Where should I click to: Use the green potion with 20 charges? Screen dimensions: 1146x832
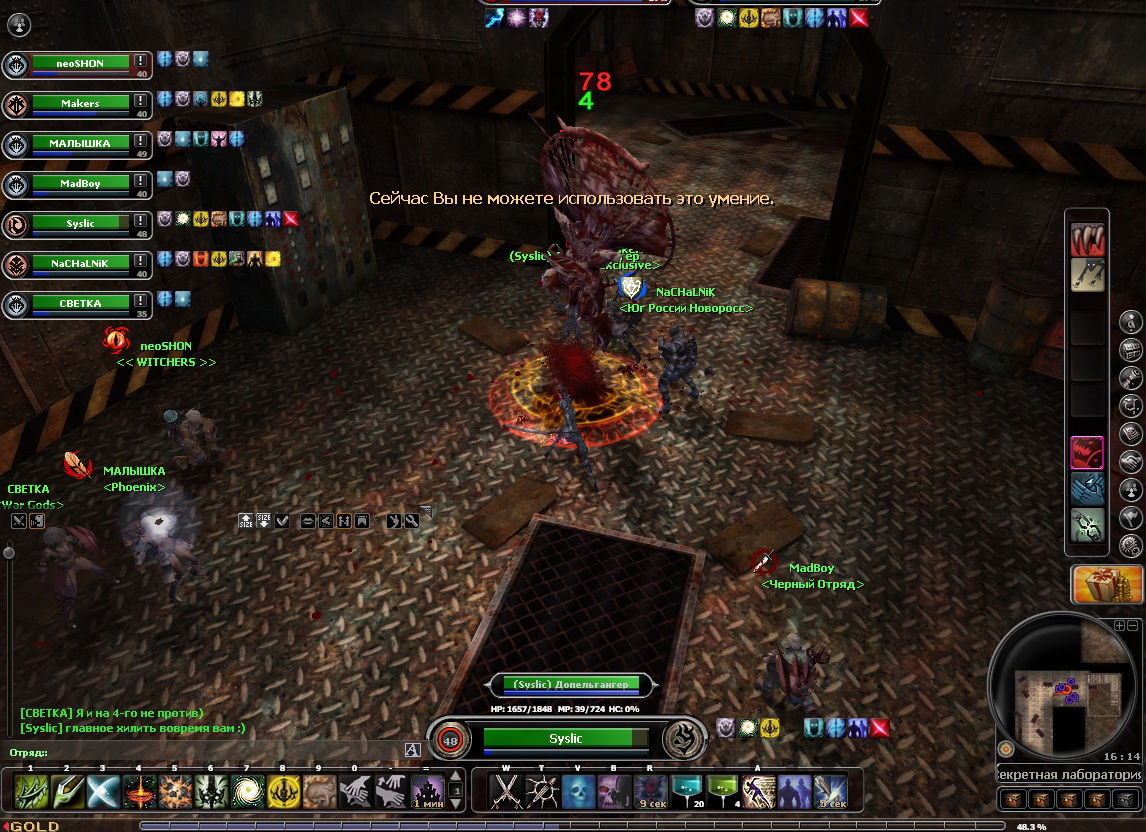point(687,792)
